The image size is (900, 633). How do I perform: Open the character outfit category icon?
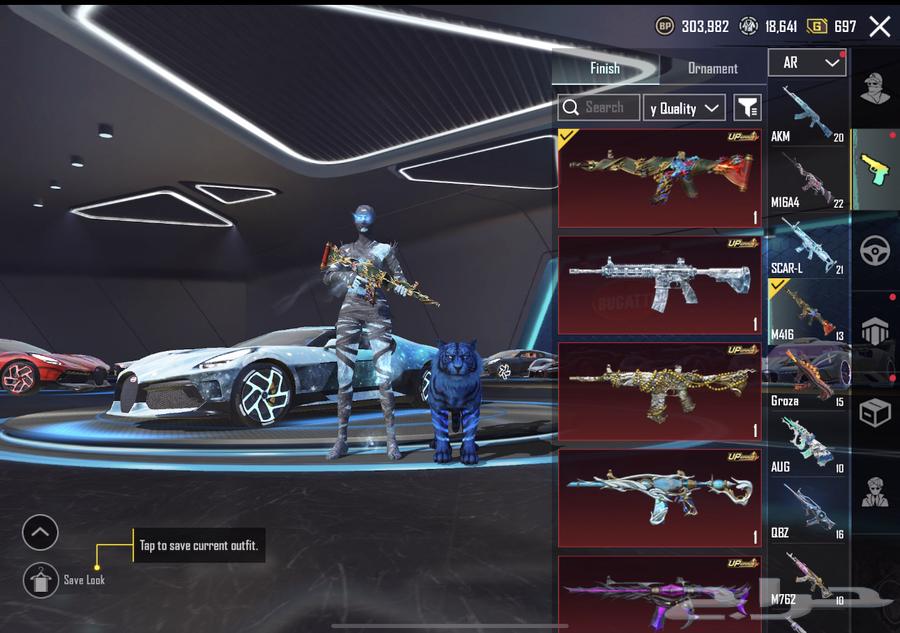click(x=875, y=88)
